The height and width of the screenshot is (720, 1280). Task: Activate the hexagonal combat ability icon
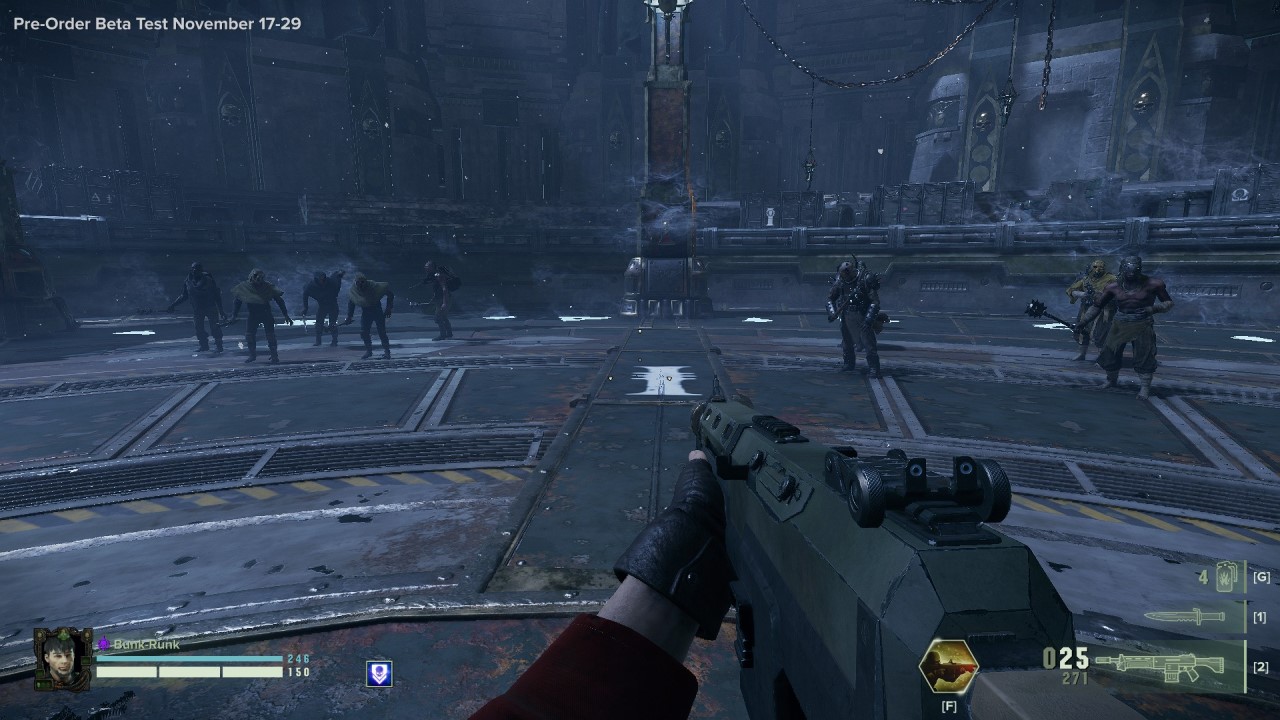[948, 666]
